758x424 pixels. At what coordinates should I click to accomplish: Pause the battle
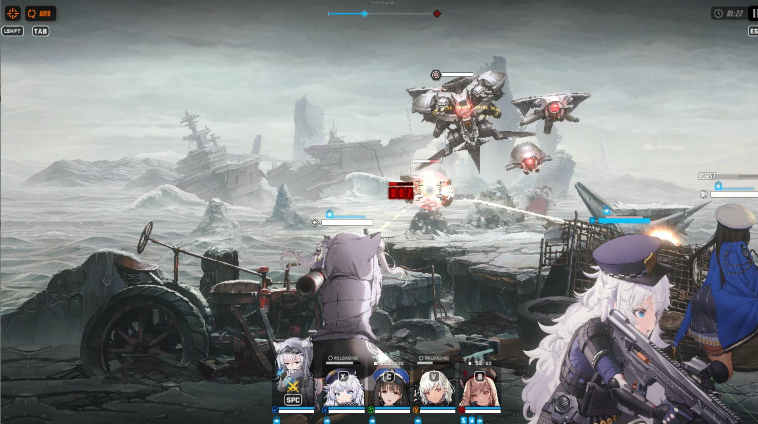point(753,14)
